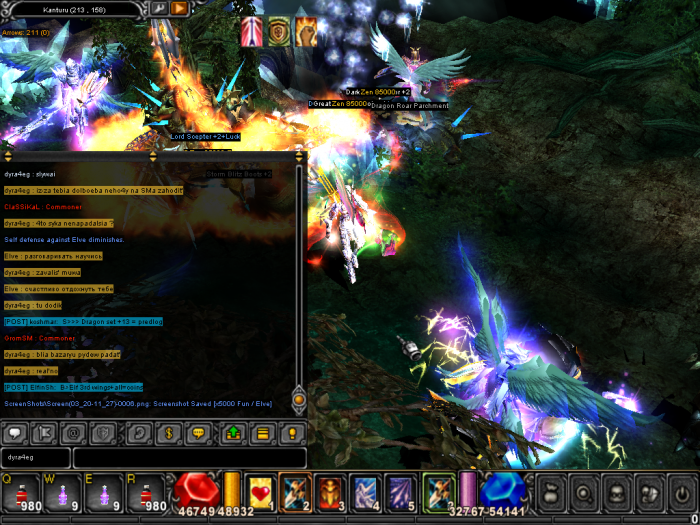
Task: Activate the heart card skill in slot 1
Action: coord(261,491)
